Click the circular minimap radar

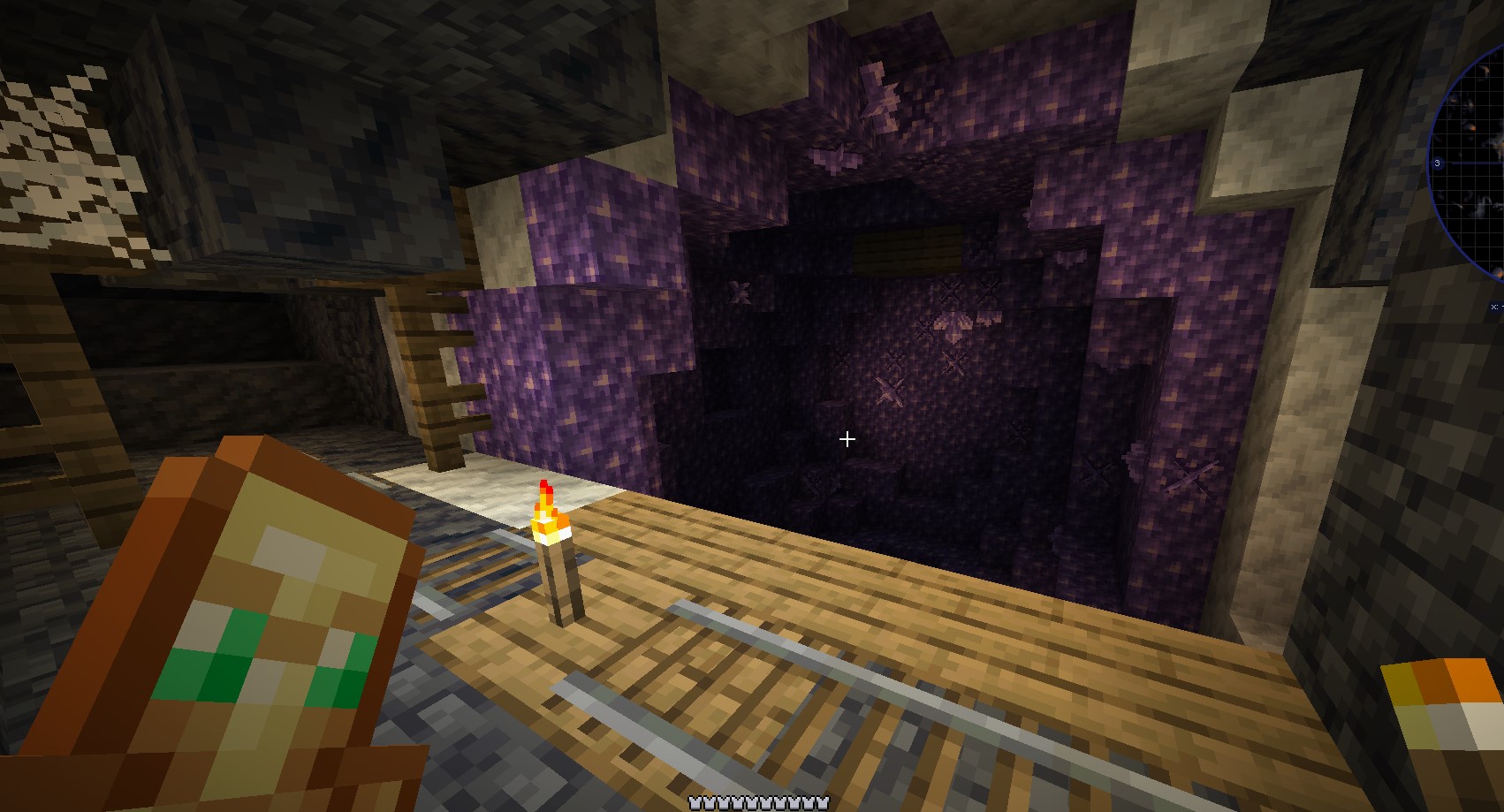click(1471, 163)
